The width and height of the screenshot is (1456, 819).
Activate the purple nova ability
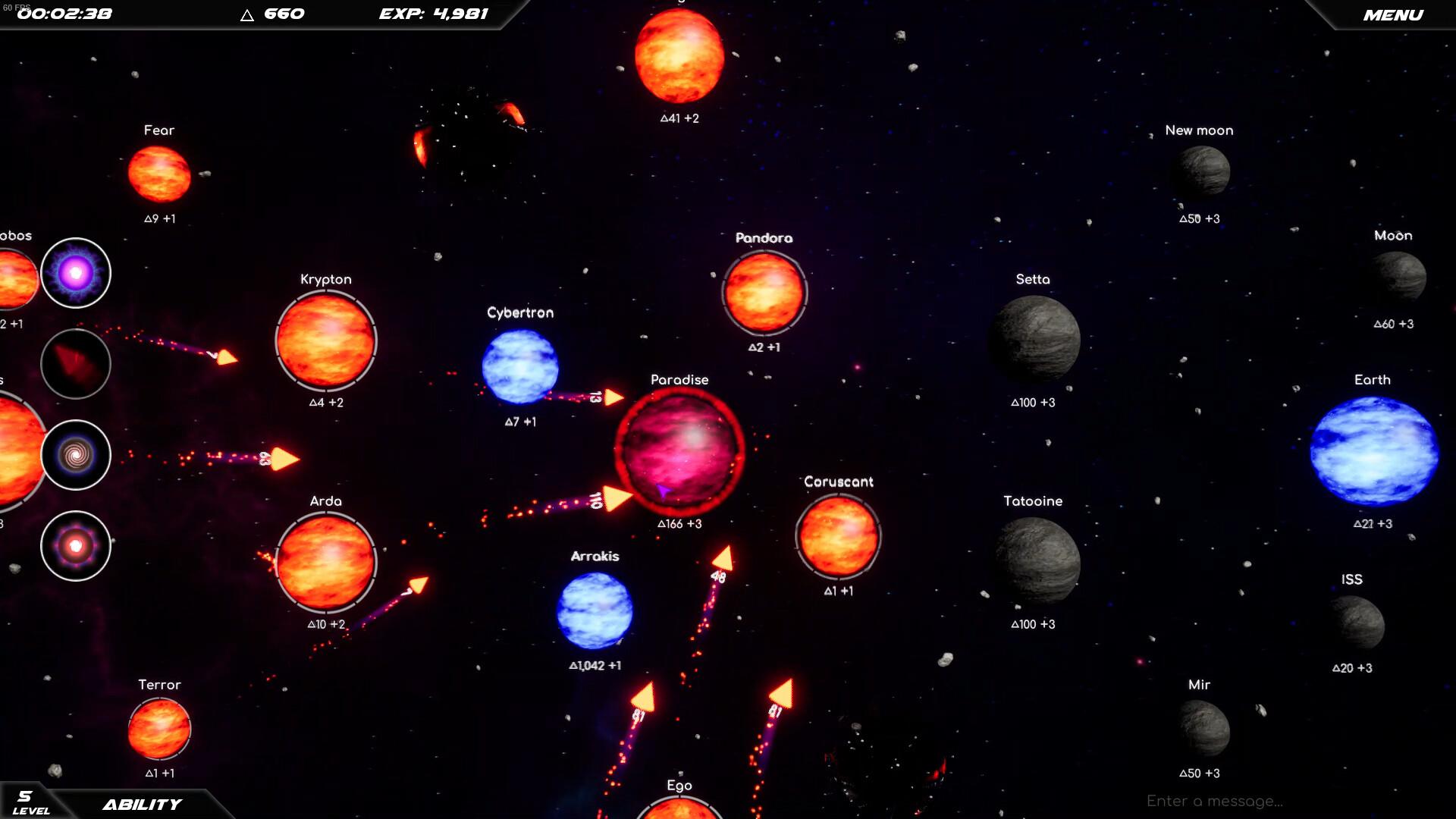75,273
